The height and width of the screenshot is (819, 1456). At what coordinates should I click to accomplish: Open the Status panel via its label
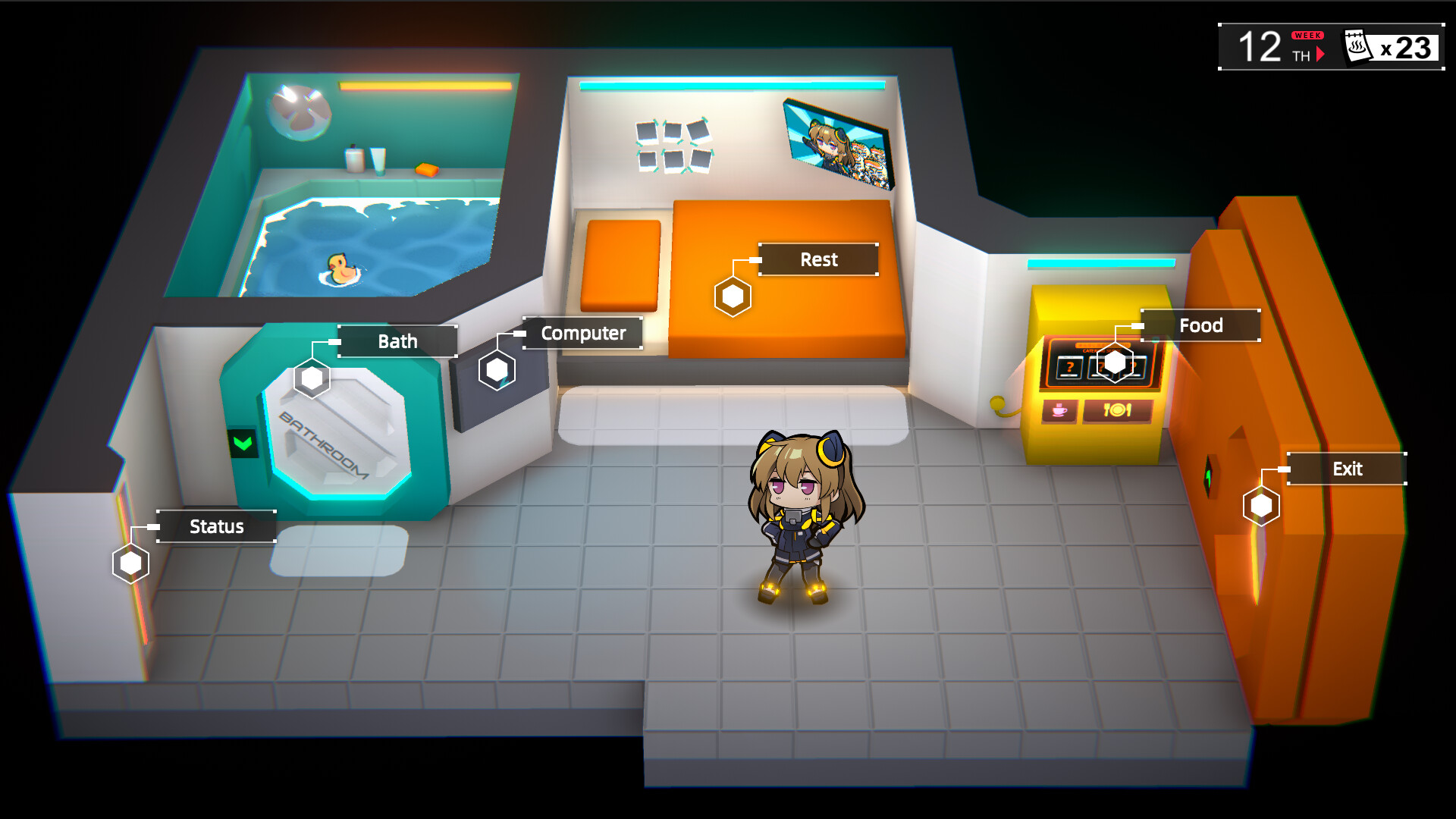[x=217, y=526]
